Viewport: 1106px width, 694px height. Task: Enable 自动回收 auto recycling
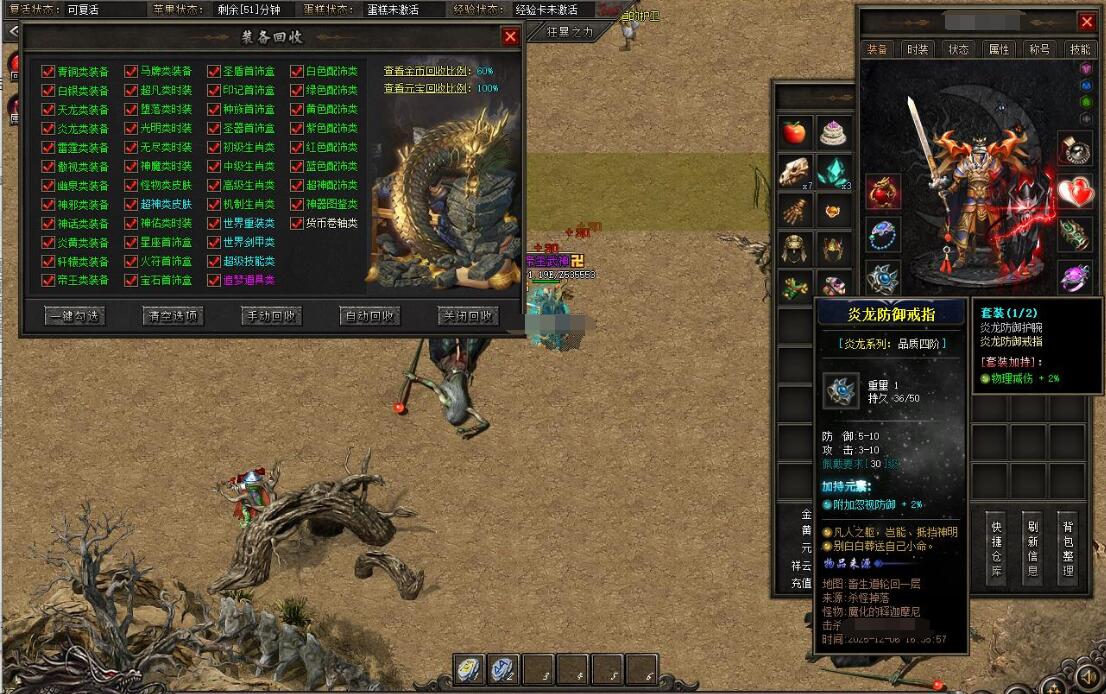point(369,316)
